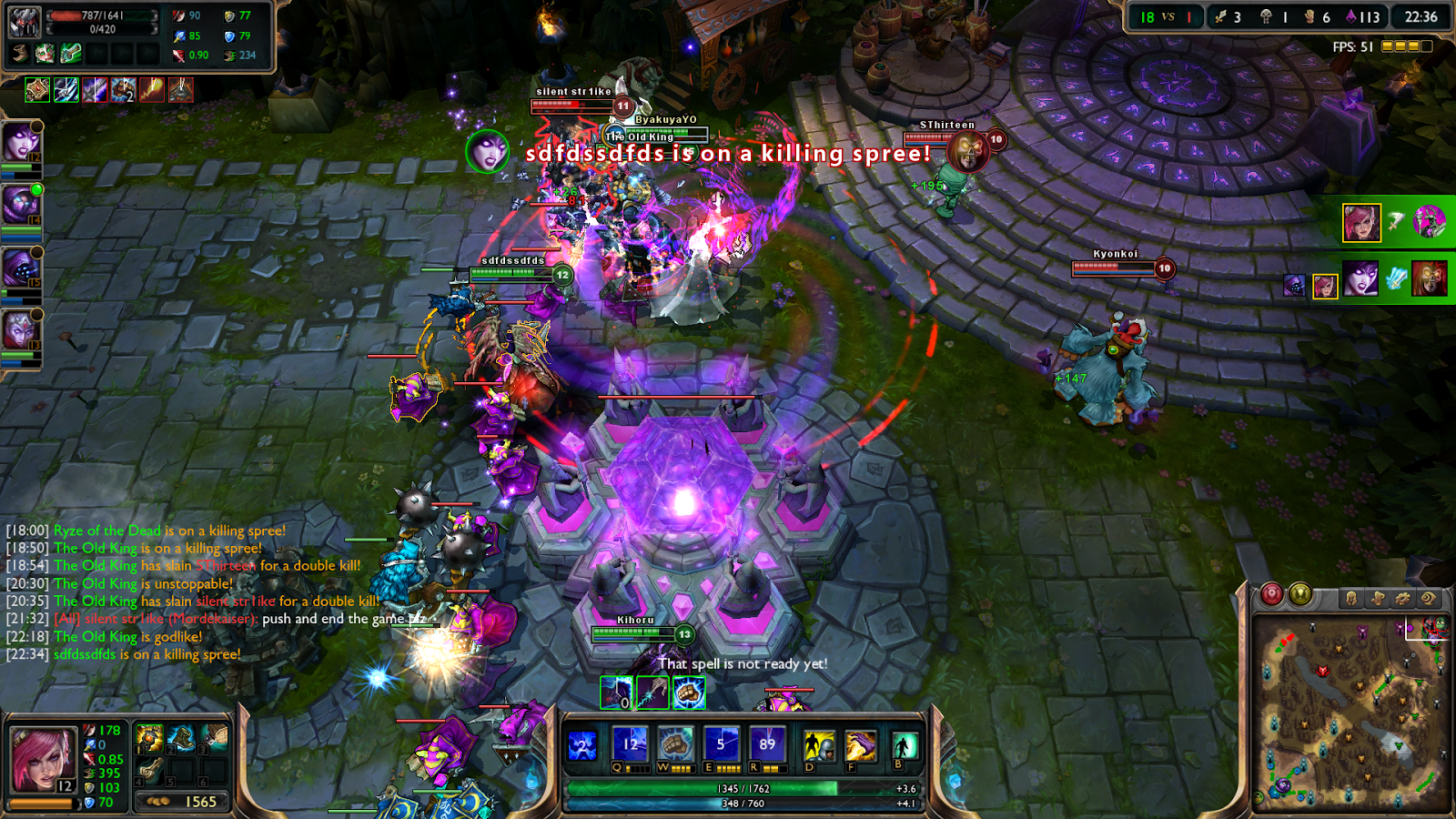Activate the W fist ability icon
1456x819 pixels.
pos(675,742)
